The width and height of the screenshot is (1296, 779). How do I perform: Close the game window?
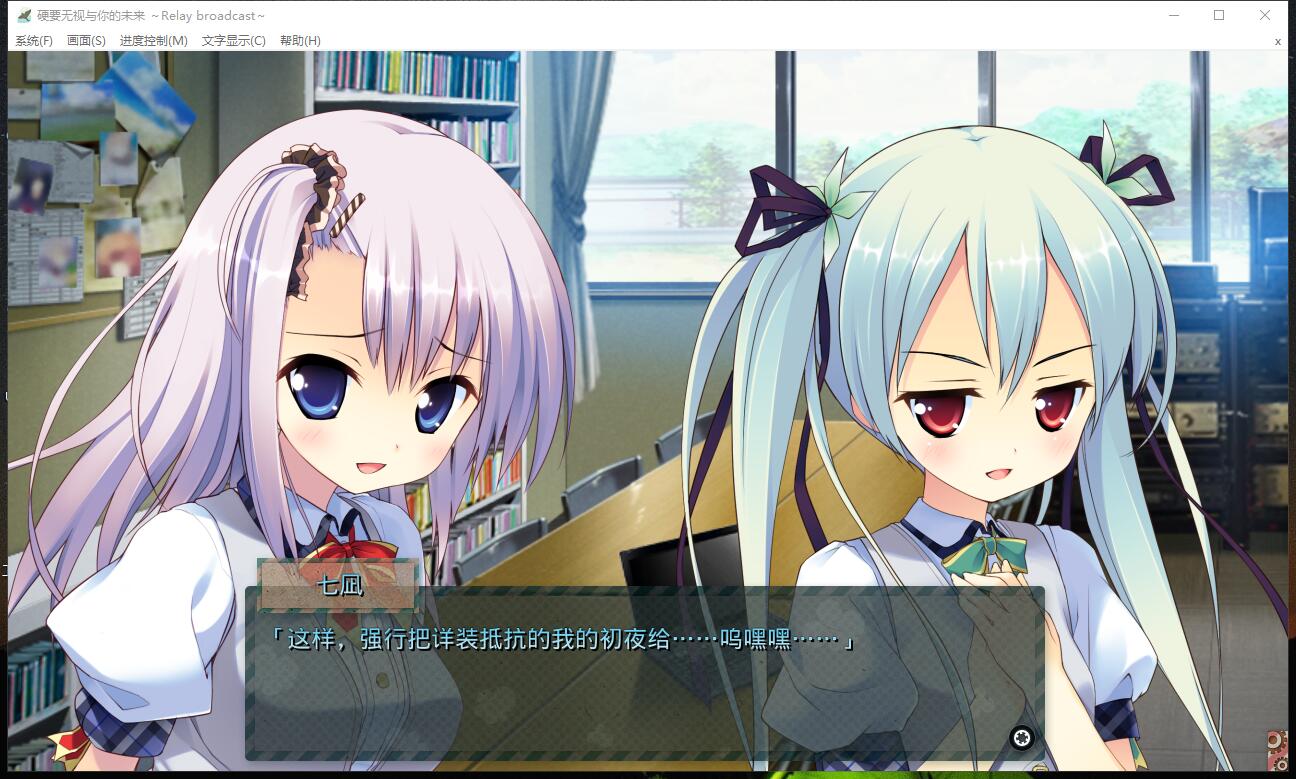[x=1264, y=15]
